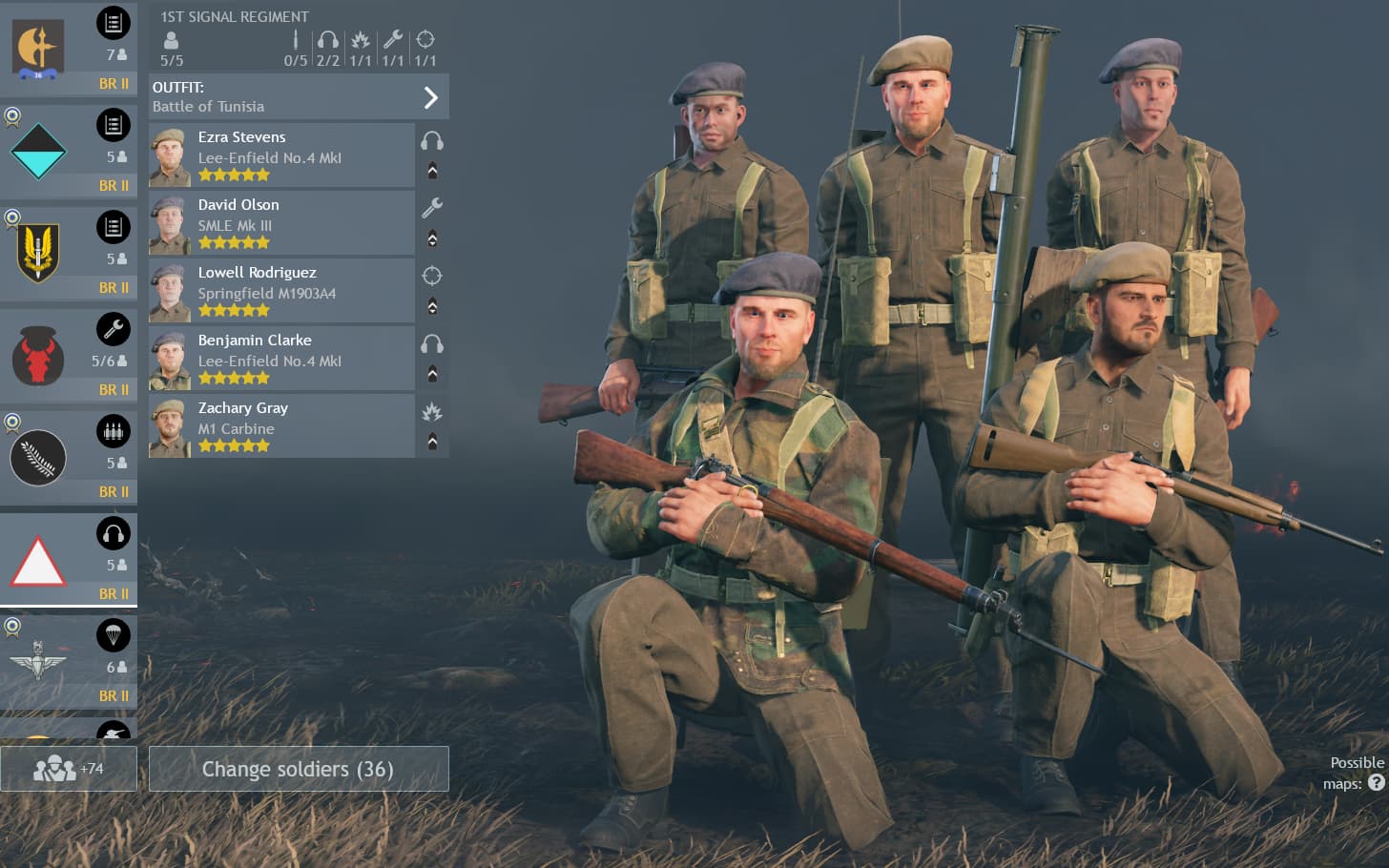
Task: Click the radio operator headphones icon for Ezra Stevens
Action: pyautogui.click(x=432, y=141)
